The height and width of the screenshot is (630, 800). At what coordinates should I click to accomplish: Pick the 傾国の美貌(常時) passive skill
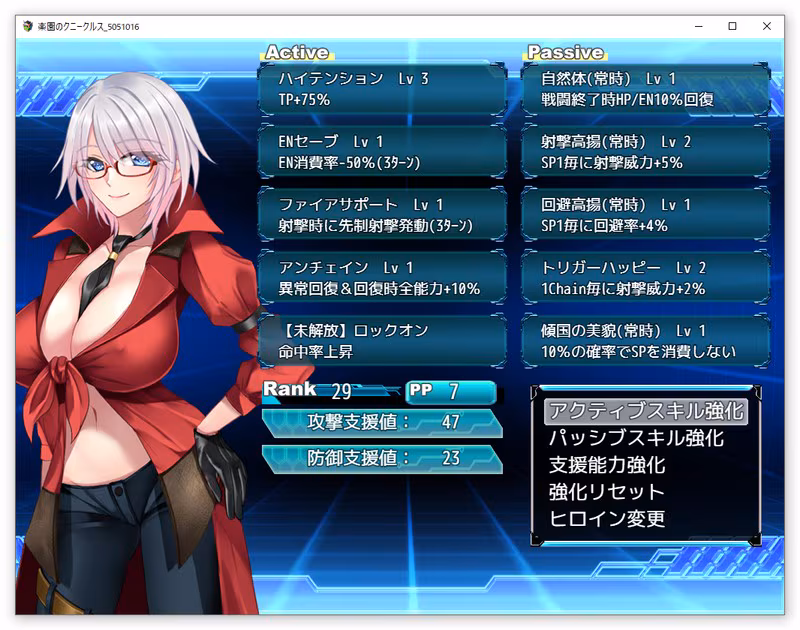646,341
